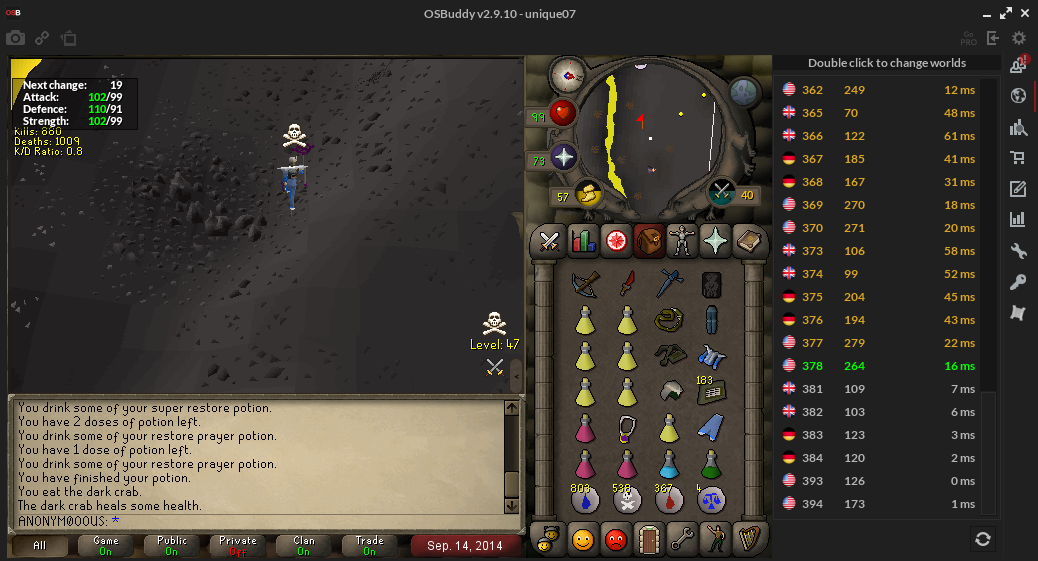The height and width of the screenshot is (561, 1038).
Task: Open the Logout door tab
Action: (x=650, y=540)
